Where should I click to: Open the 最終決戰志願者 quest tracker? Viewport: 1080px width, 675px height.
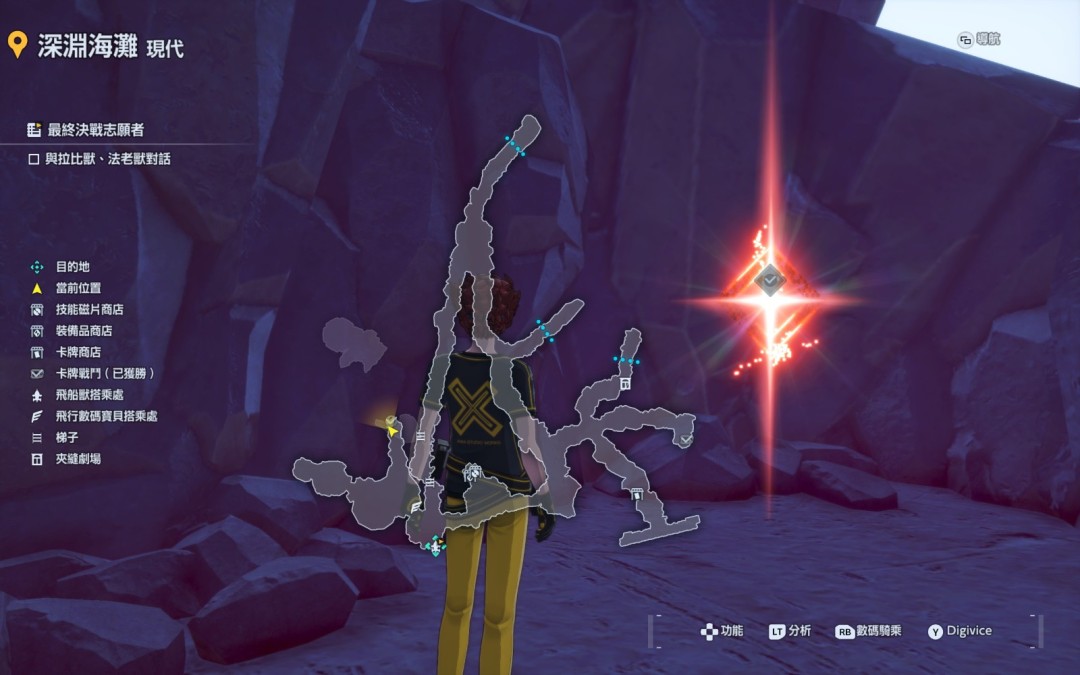[x=95, y=130]
